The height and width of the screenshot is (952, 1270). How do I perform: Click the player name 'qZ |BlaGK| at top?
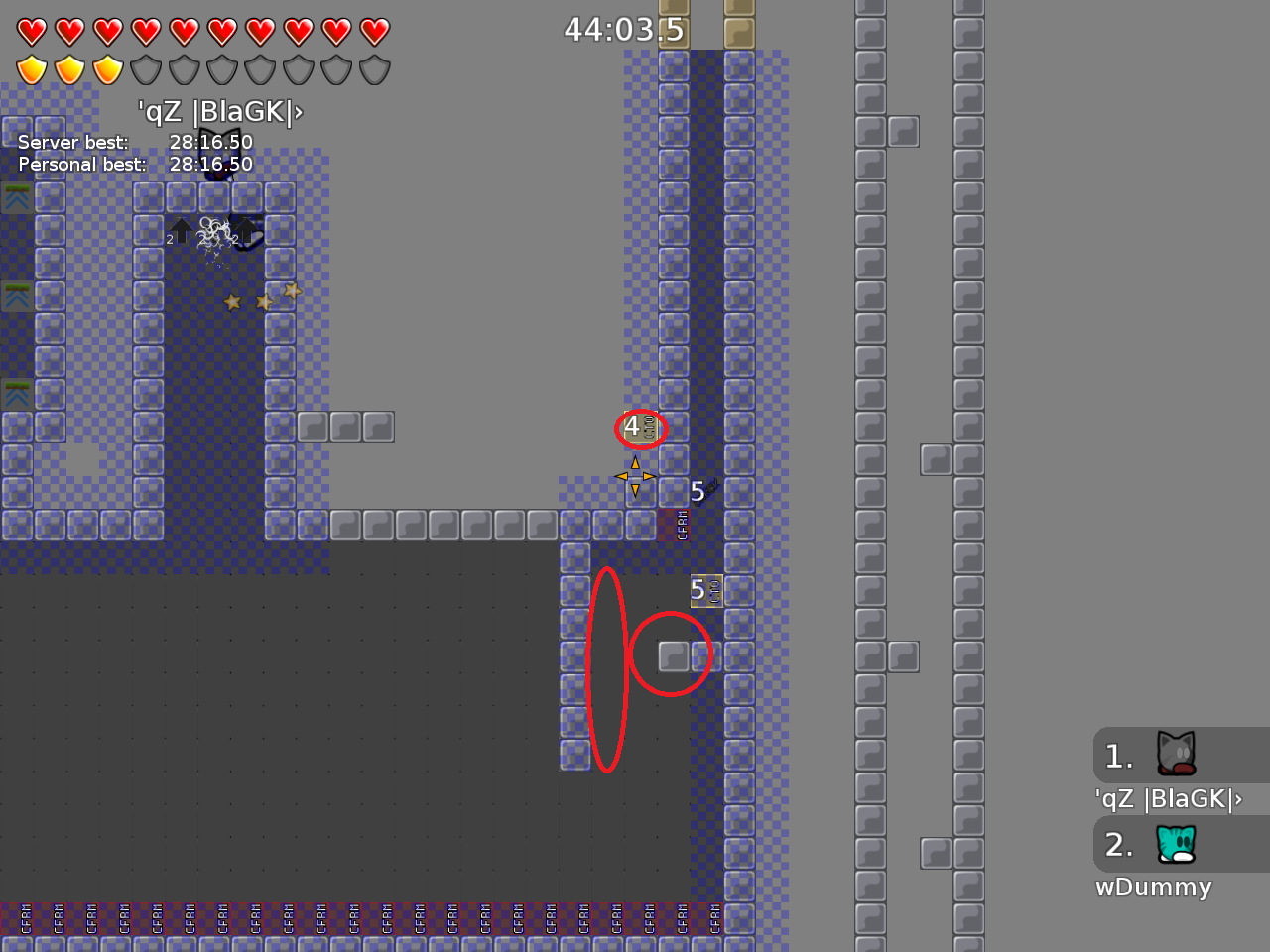point(220,112)
